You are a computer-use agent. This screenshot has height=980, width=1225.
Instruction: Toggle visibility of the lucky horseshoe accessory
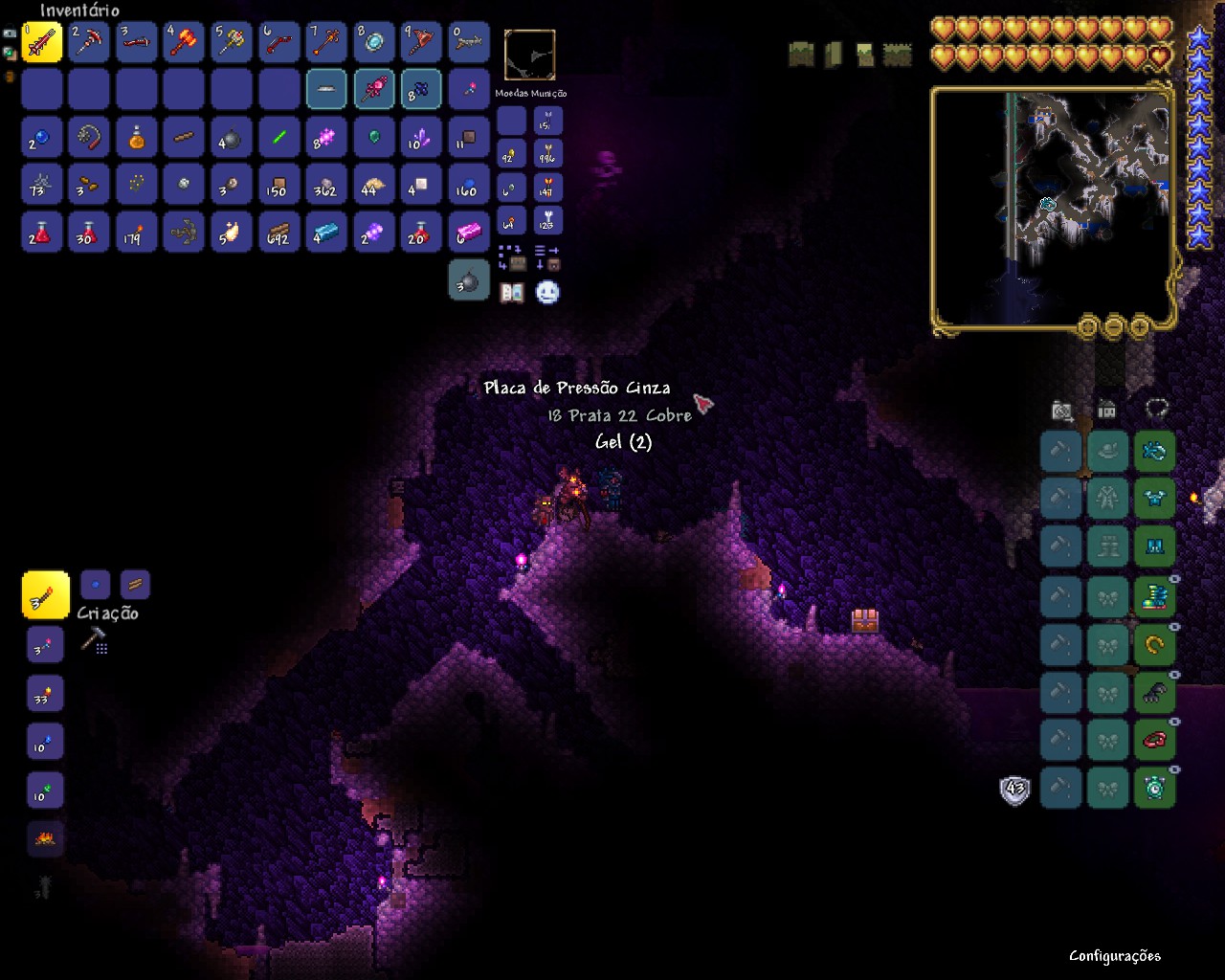1175,625
